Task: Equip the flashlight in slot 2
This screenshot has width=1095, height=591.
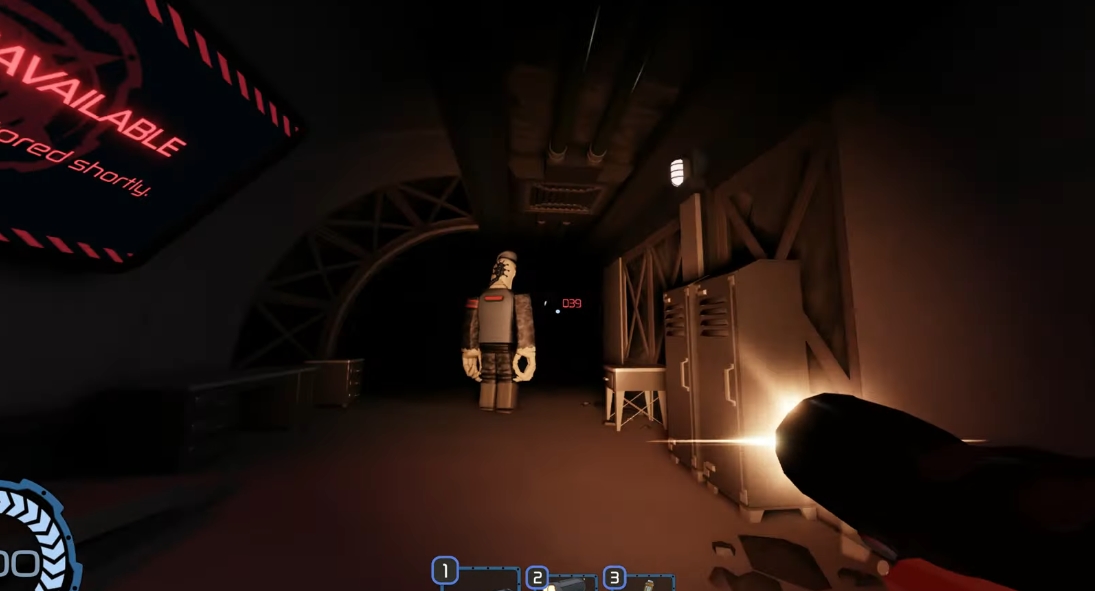Action: pos(561,582)
